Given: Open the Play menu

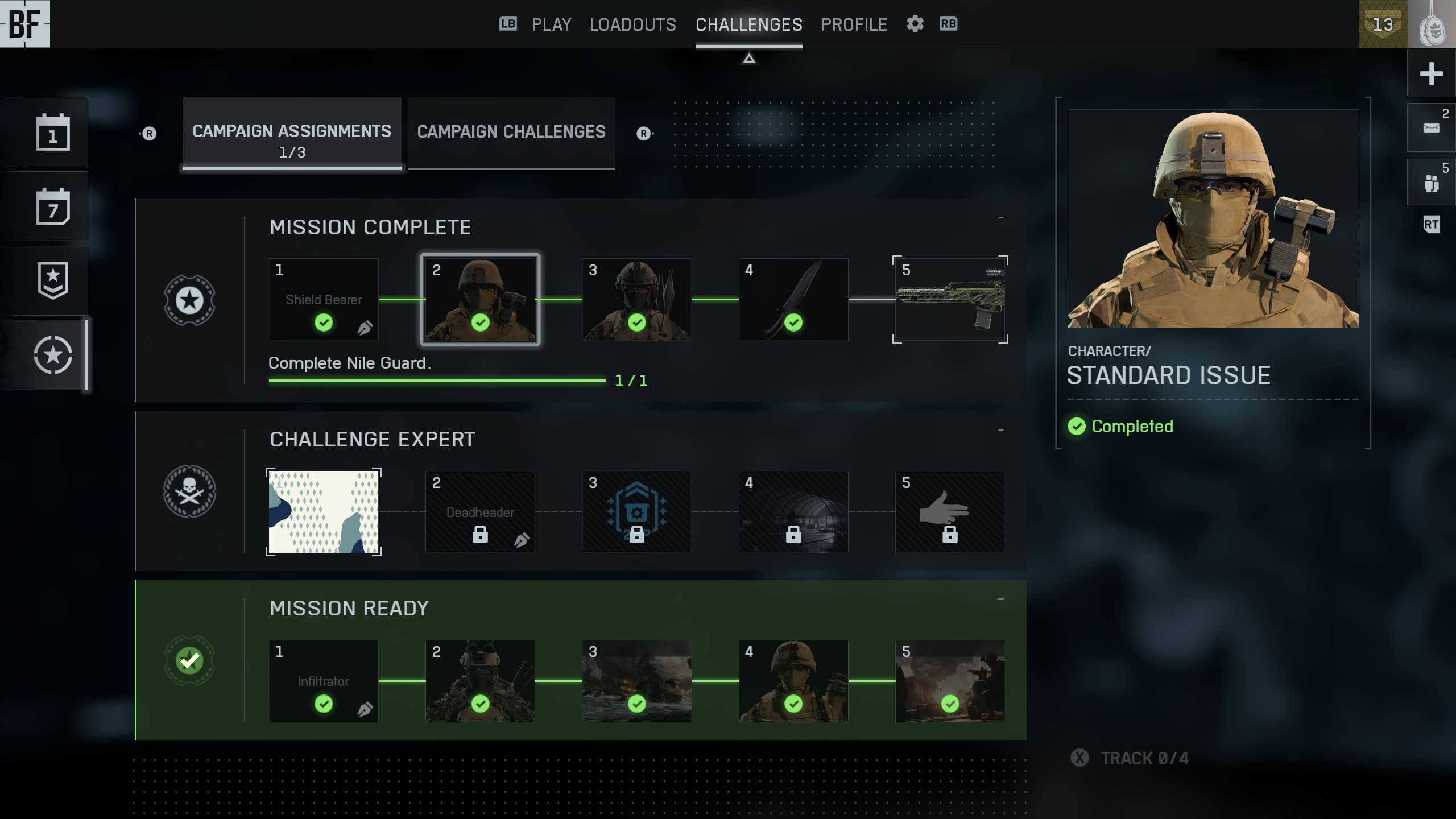Looking at the screenshot, I should pos(551,24).
